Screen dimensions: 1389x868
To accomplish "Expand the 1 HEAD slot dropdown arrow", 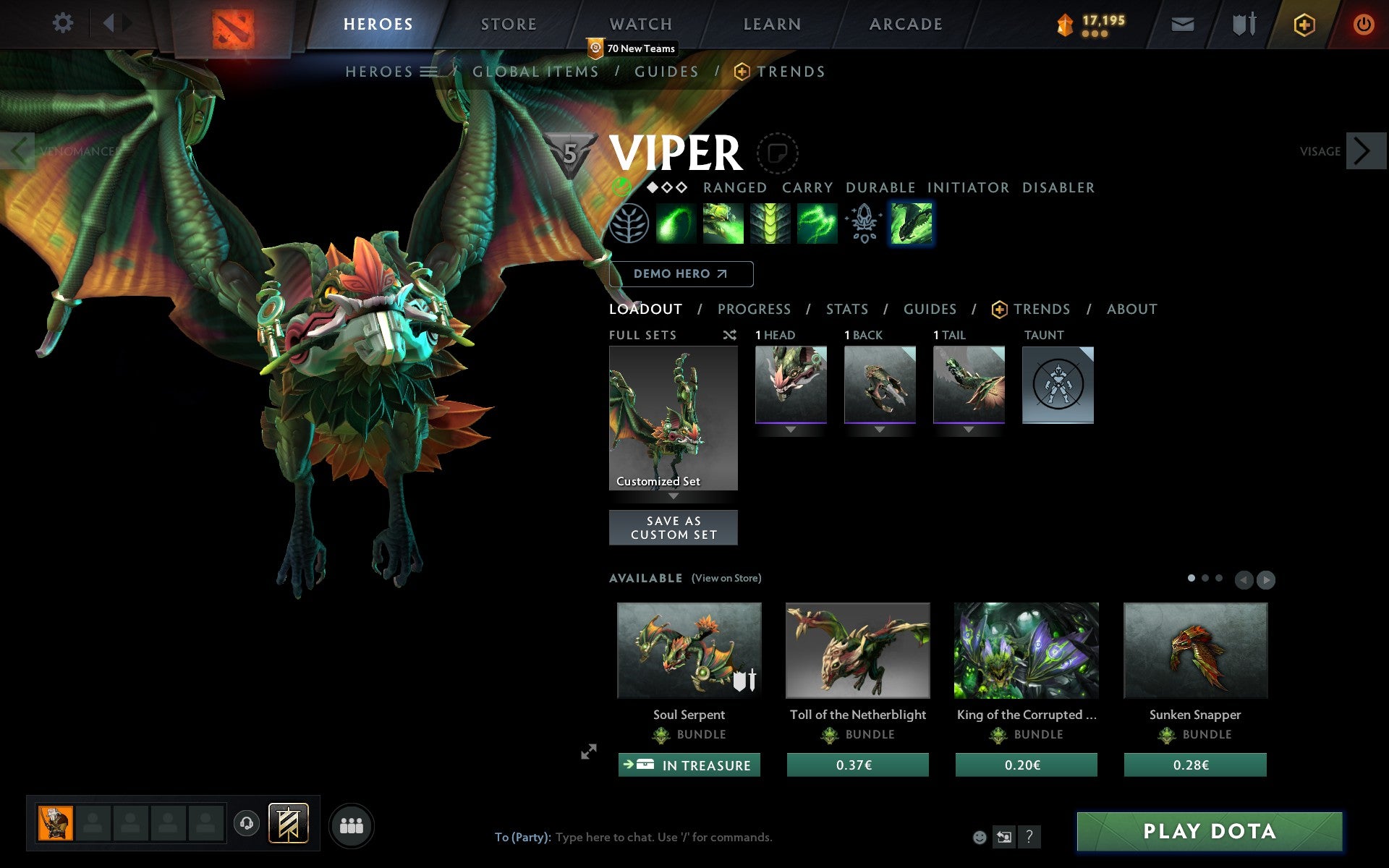I will click(x=789, y=429).
